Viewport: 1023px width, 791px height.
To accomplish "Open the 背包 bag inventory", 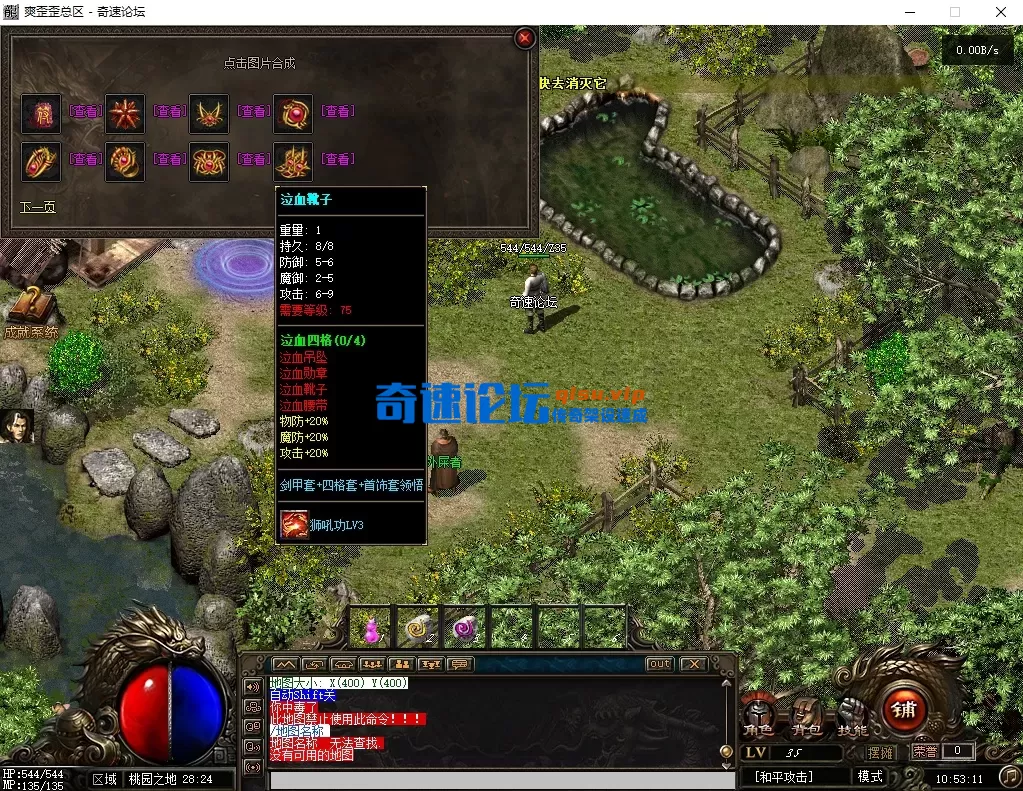I will [x=806, y=714].
